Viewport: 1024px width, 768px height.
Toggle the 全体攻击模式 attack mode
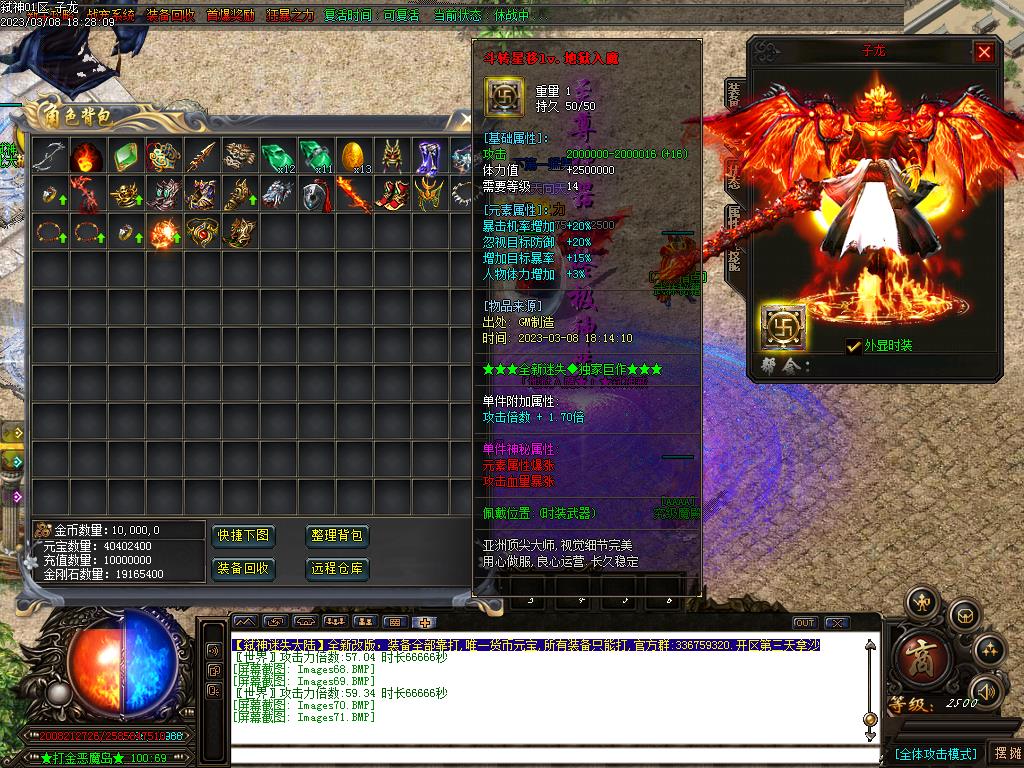tap(935, 753)
